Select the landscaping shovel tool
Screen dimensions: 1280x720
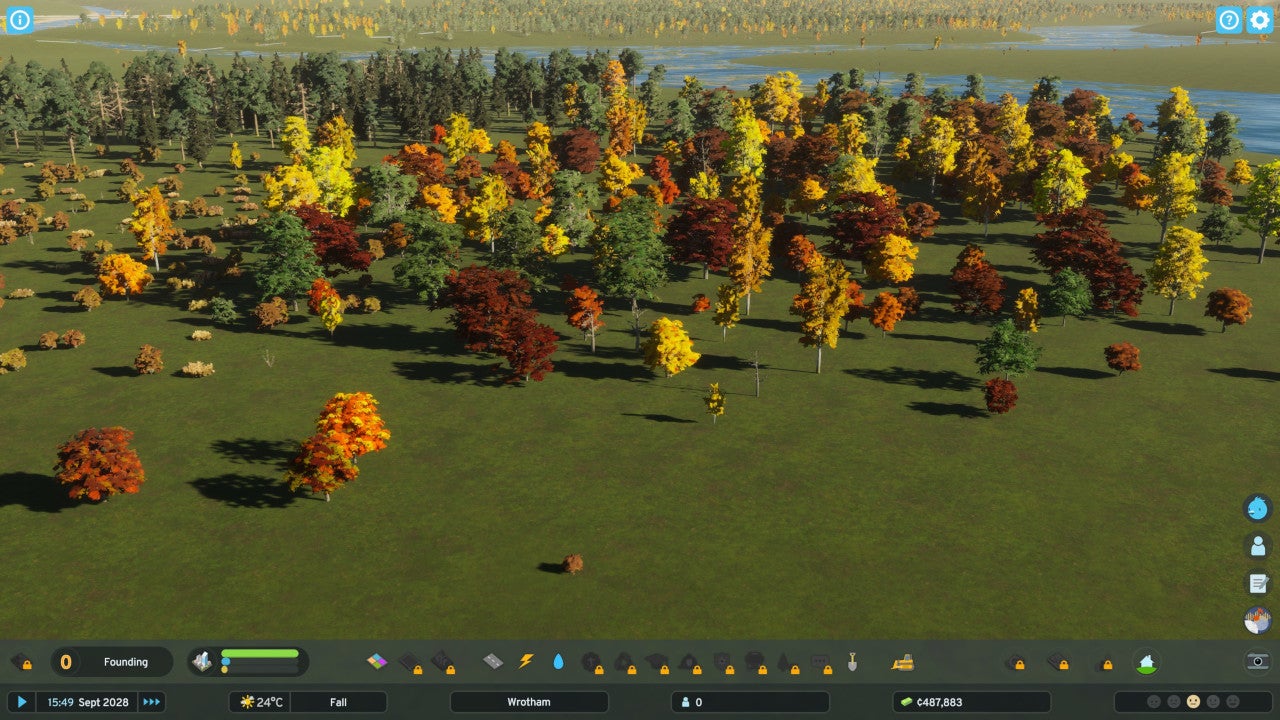852,662
